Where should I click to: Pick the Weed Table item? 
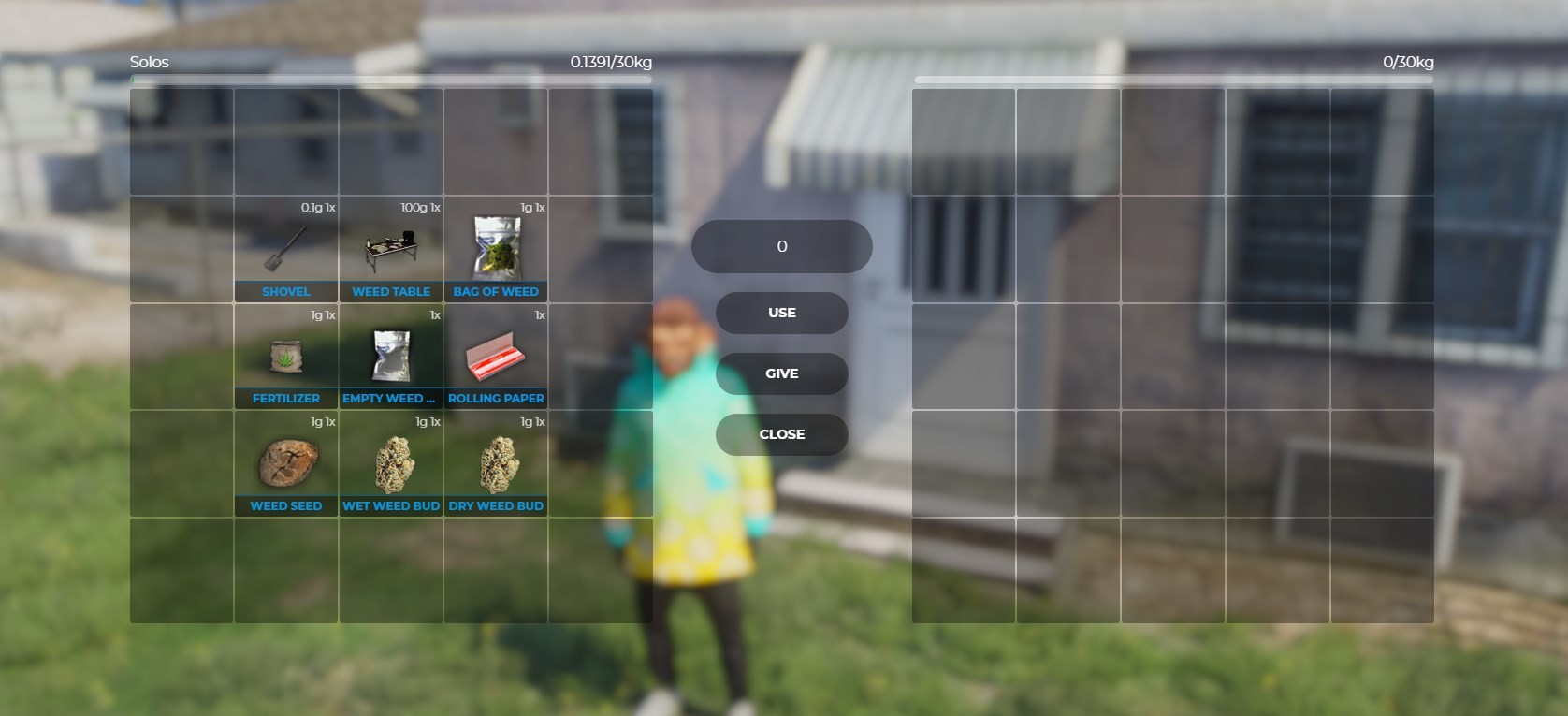coord(391,250)
